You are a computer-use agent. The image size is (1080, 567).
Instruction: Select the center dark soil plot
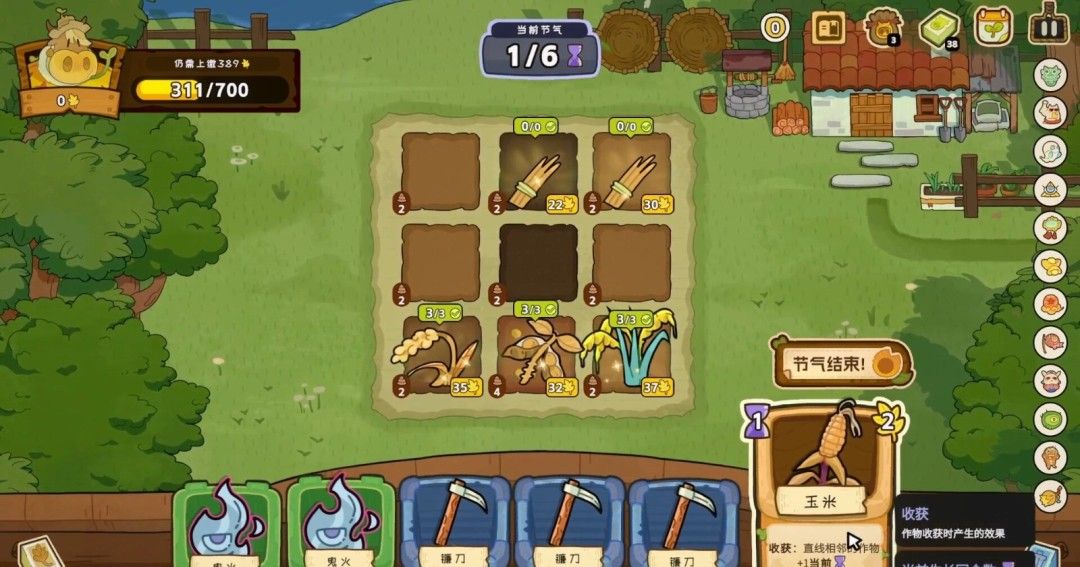tap(538, 262)
